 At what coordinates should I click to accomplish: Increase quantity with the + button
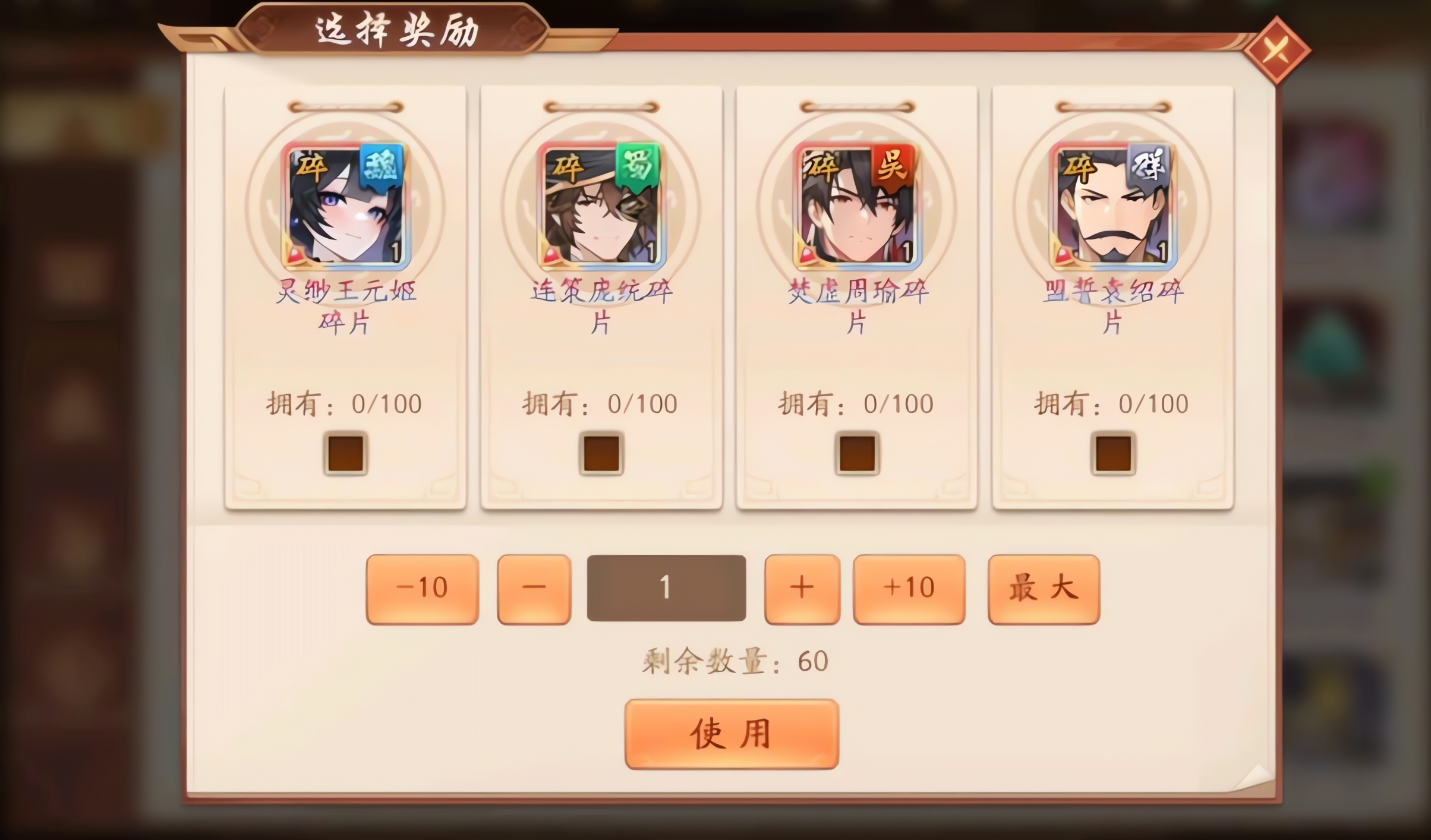(801, 588)
